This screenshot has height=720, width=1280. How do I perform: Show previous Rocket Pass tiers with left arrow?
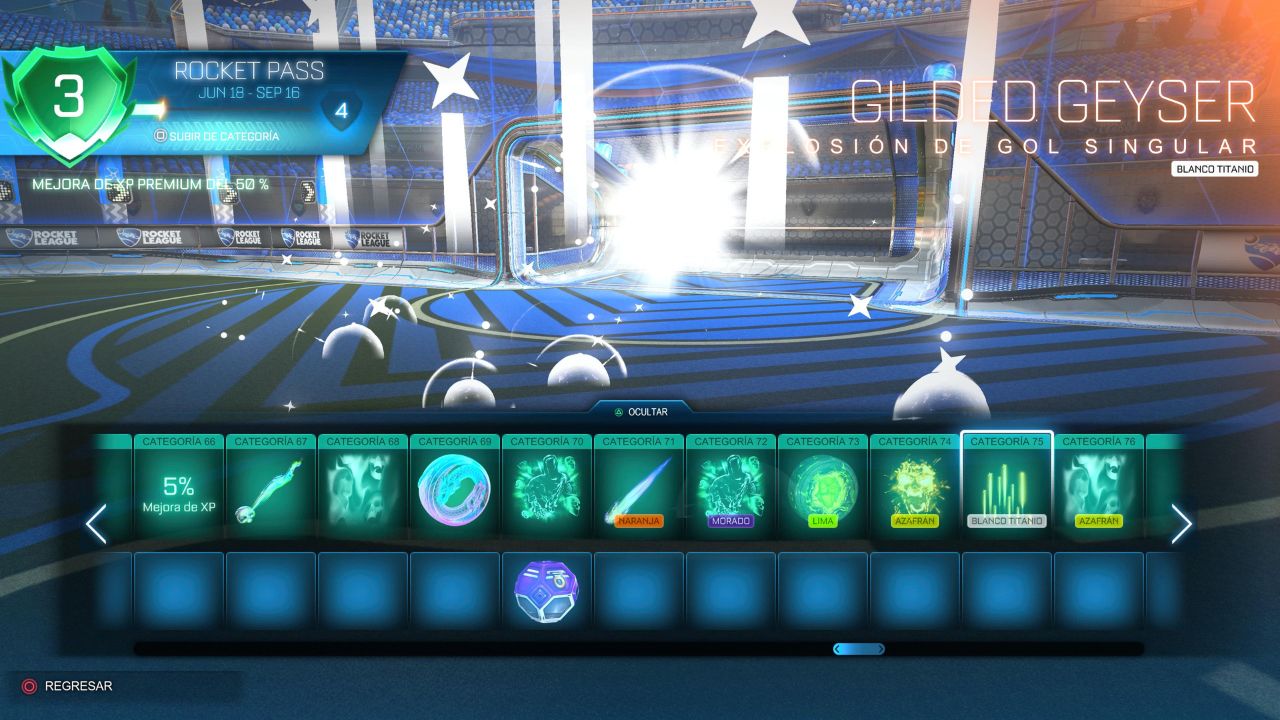click(96, 524)
